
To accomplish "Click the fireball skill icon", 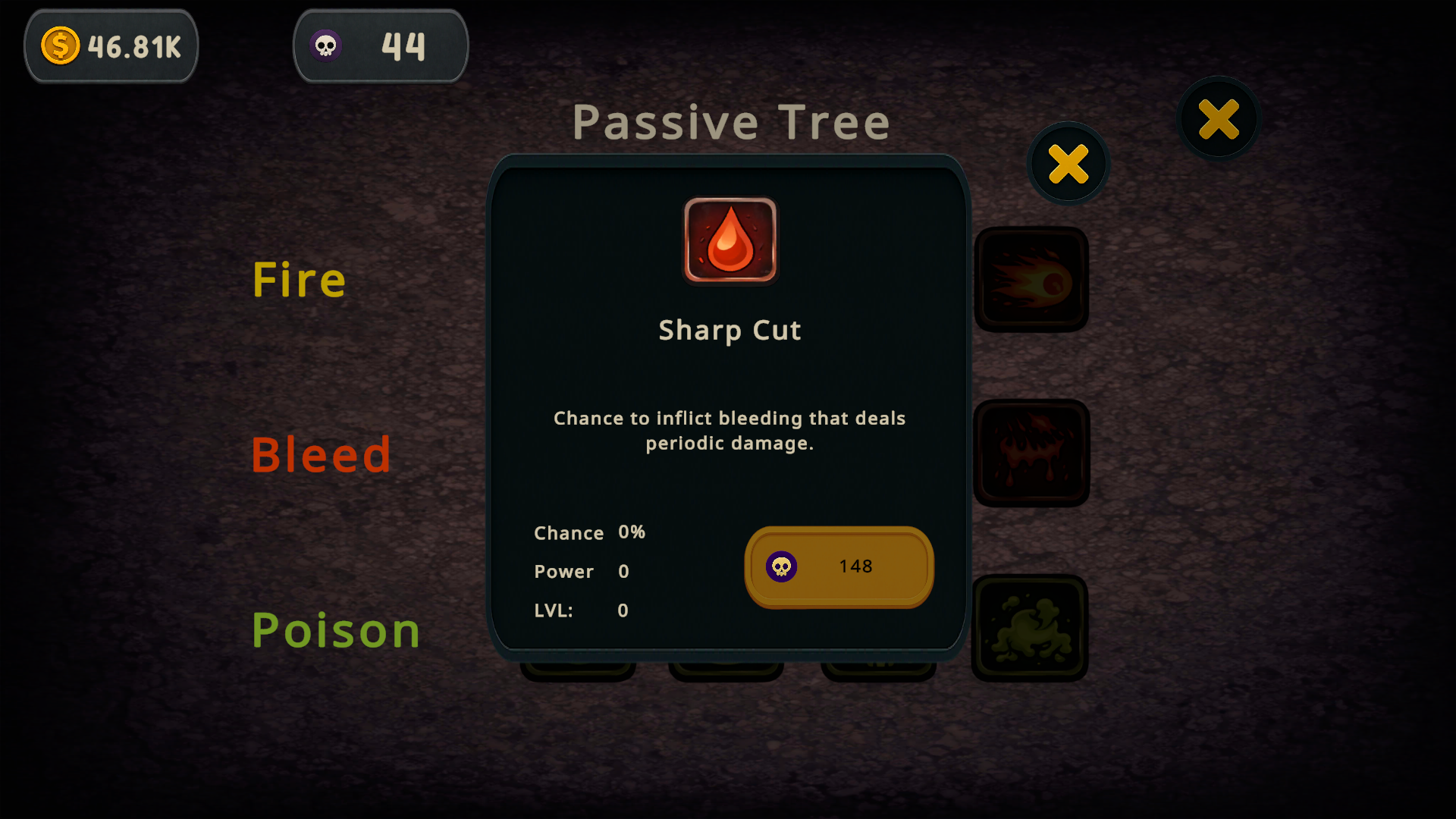I will coord(1031,279).
